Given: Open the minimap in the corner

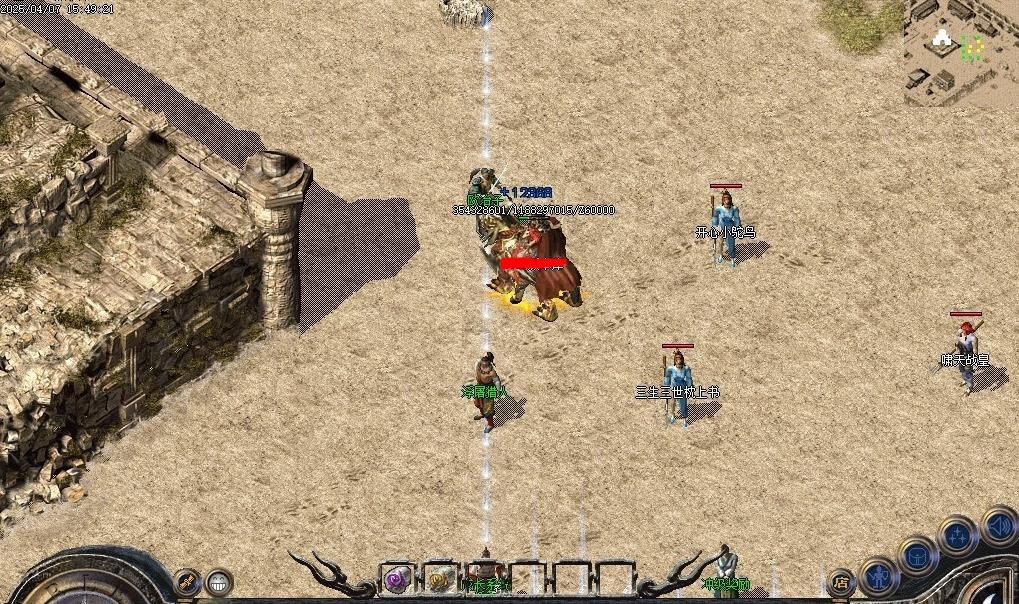Looking at the screenshot, I should point(961,50).
